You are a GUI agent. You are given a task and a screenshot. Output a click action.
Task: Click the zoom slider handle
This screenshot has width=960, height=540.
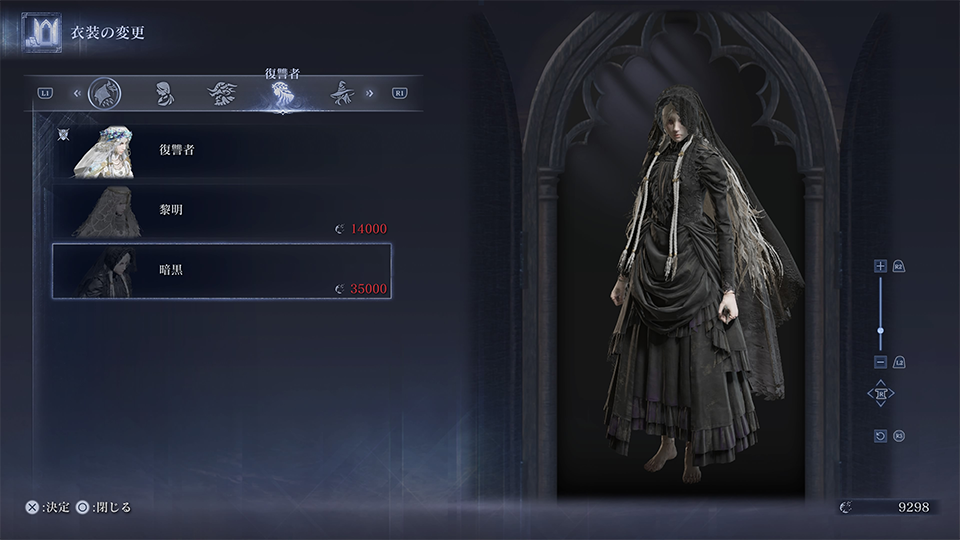pos(880,330)
